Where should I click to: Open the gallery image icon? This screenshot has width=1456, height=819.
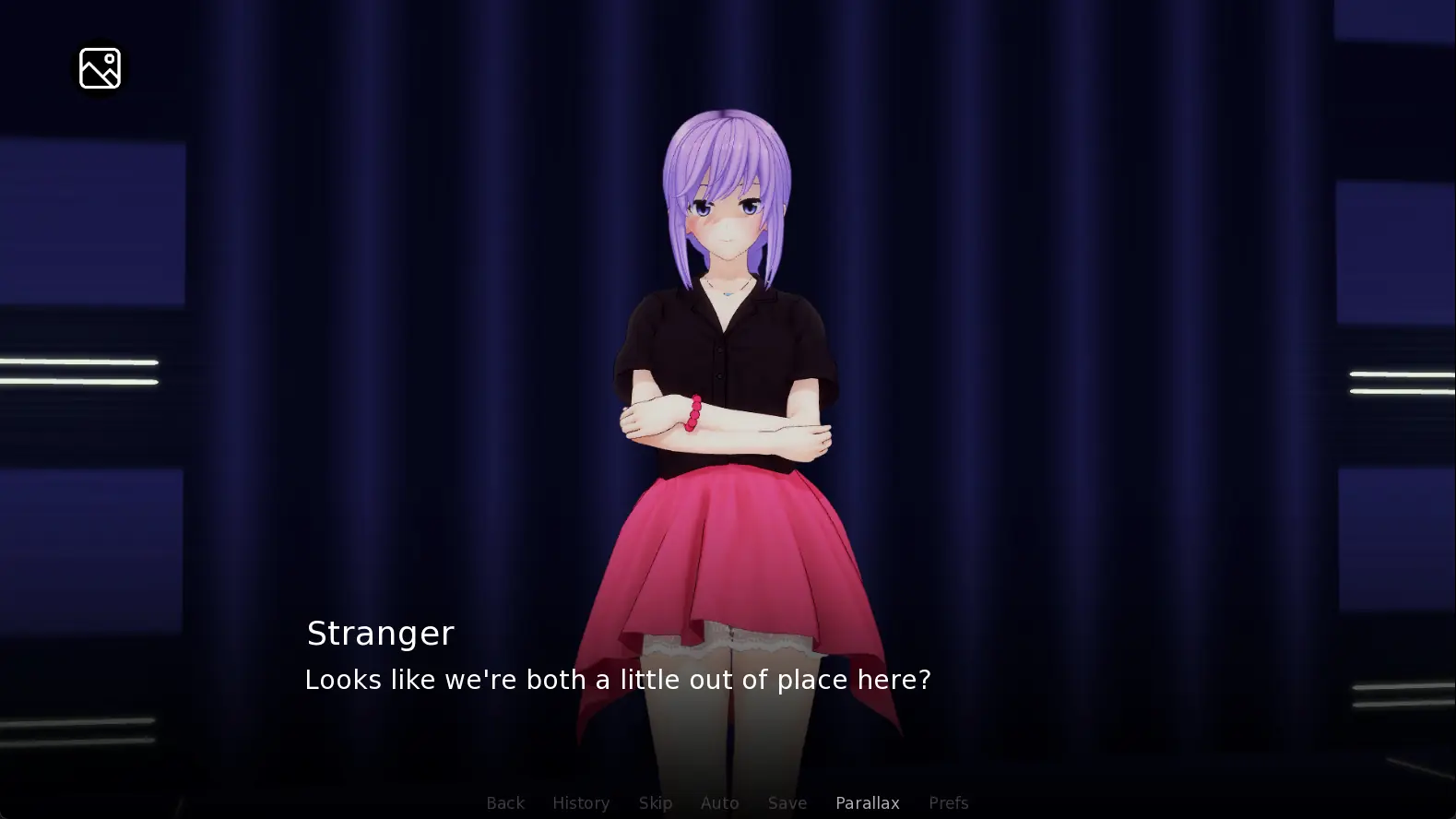click(100, 68)
